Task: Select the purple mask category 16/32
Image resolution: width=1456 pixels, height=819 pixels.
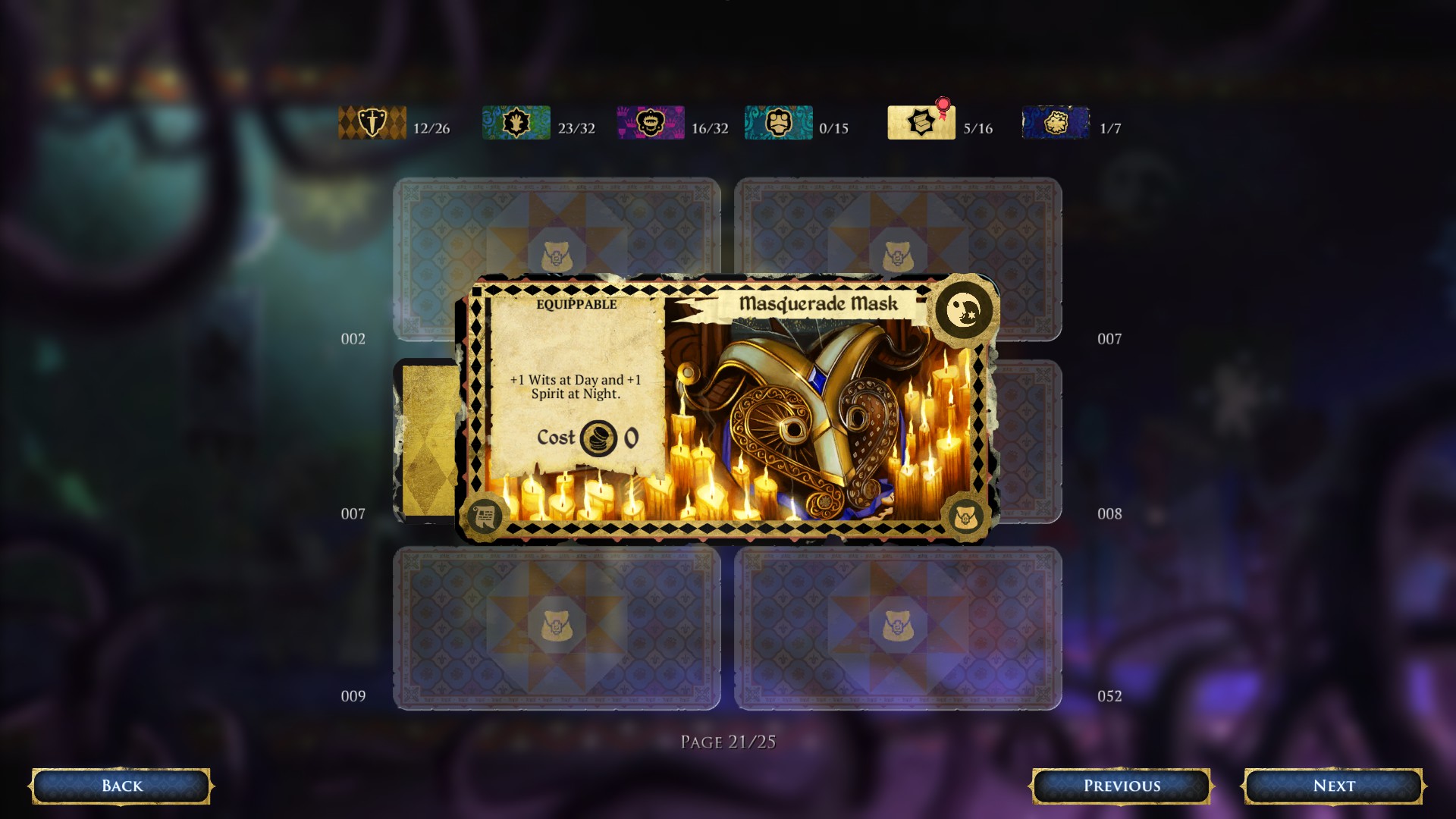Action: [x=651, y=123]
